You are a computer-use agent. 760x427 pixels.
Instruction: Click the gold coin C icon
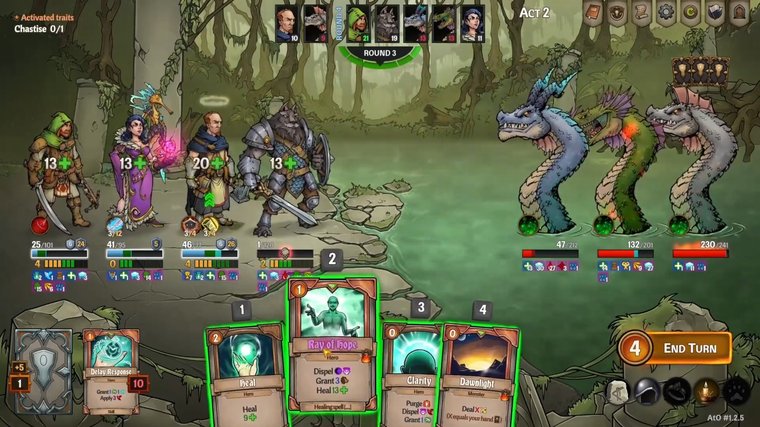coord(692,13)
